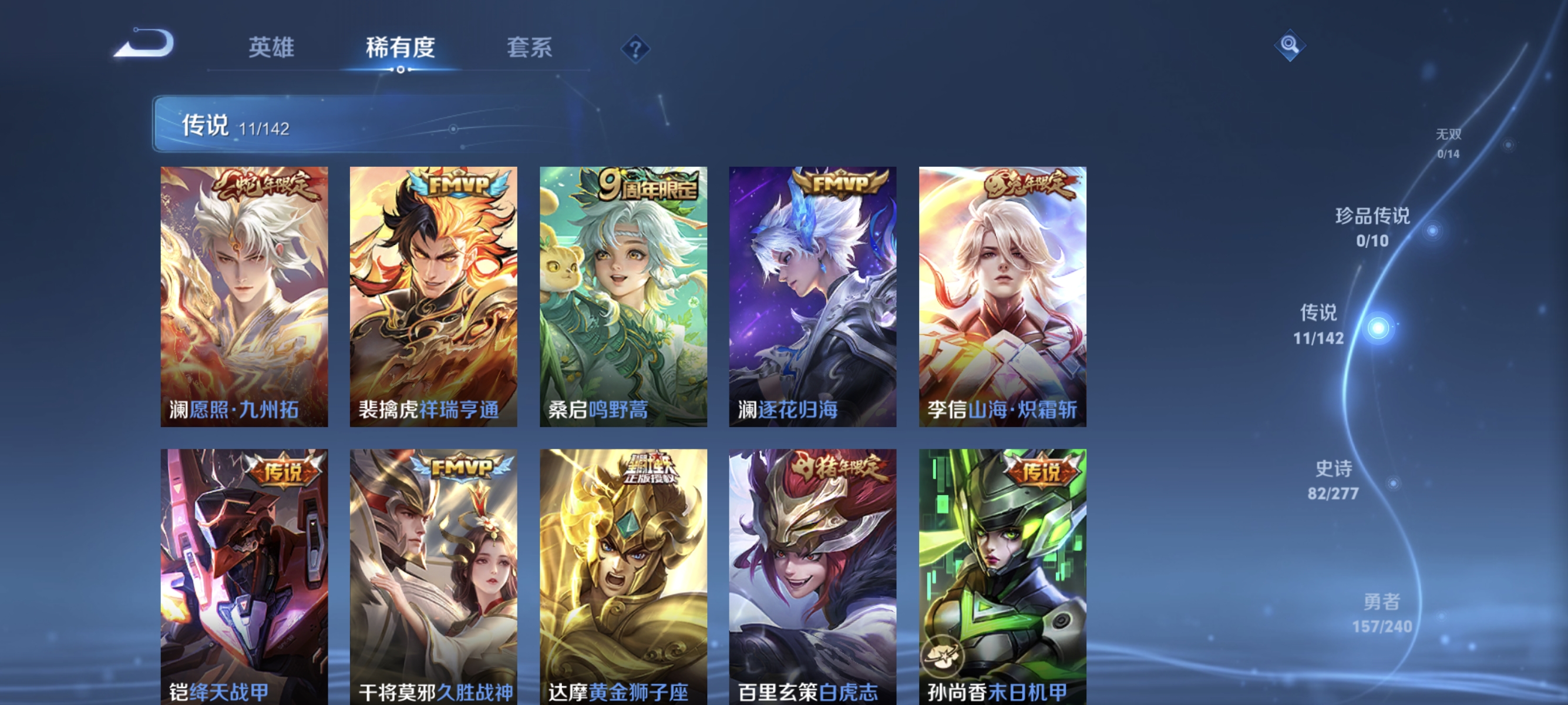
Task: Switch to the 英雄 tab
Action: (270, 49)
